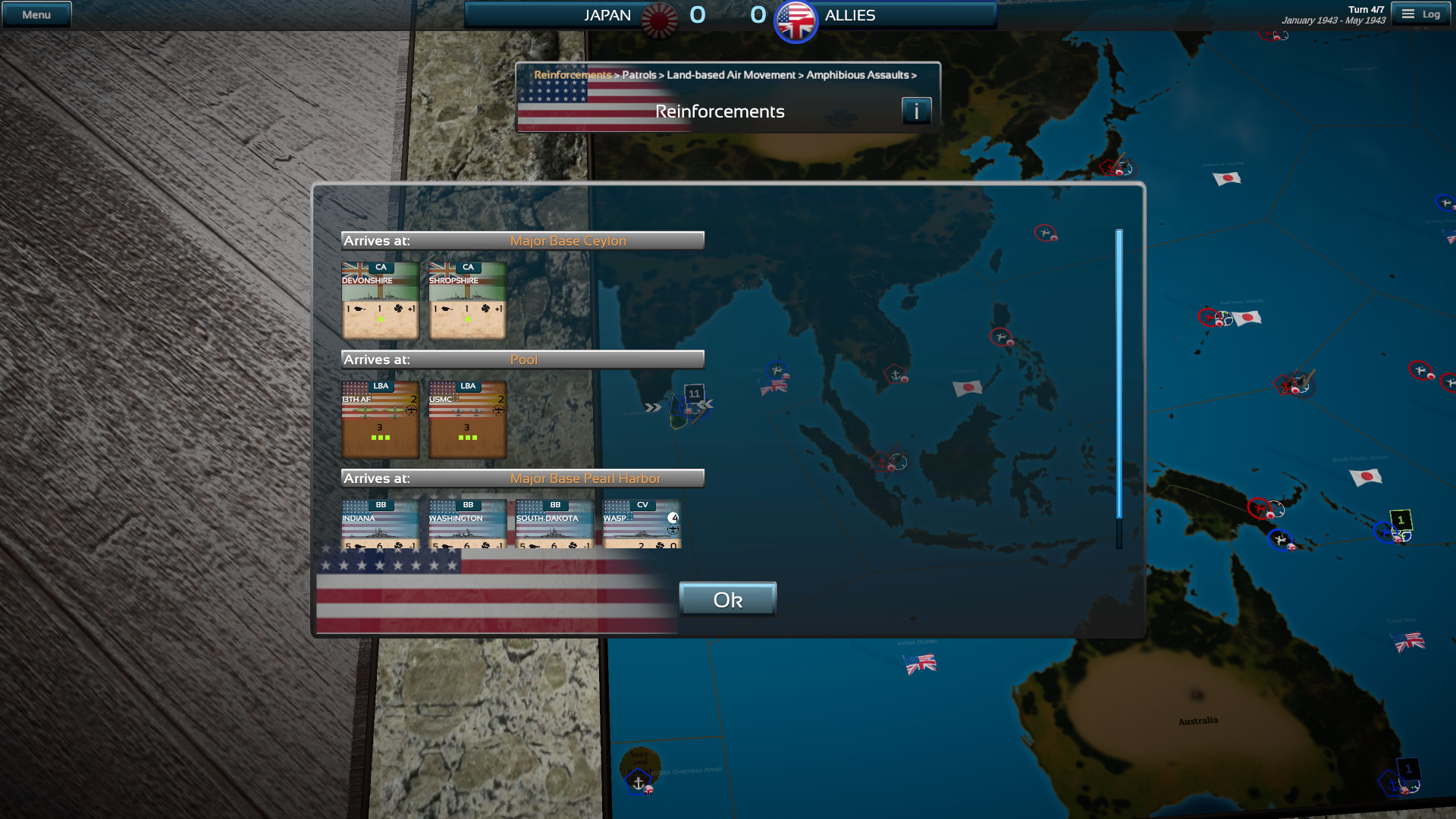The image size is (1456, 819).
Task: Click the anchor port icon near Indochina
Action: click(896, 375)
